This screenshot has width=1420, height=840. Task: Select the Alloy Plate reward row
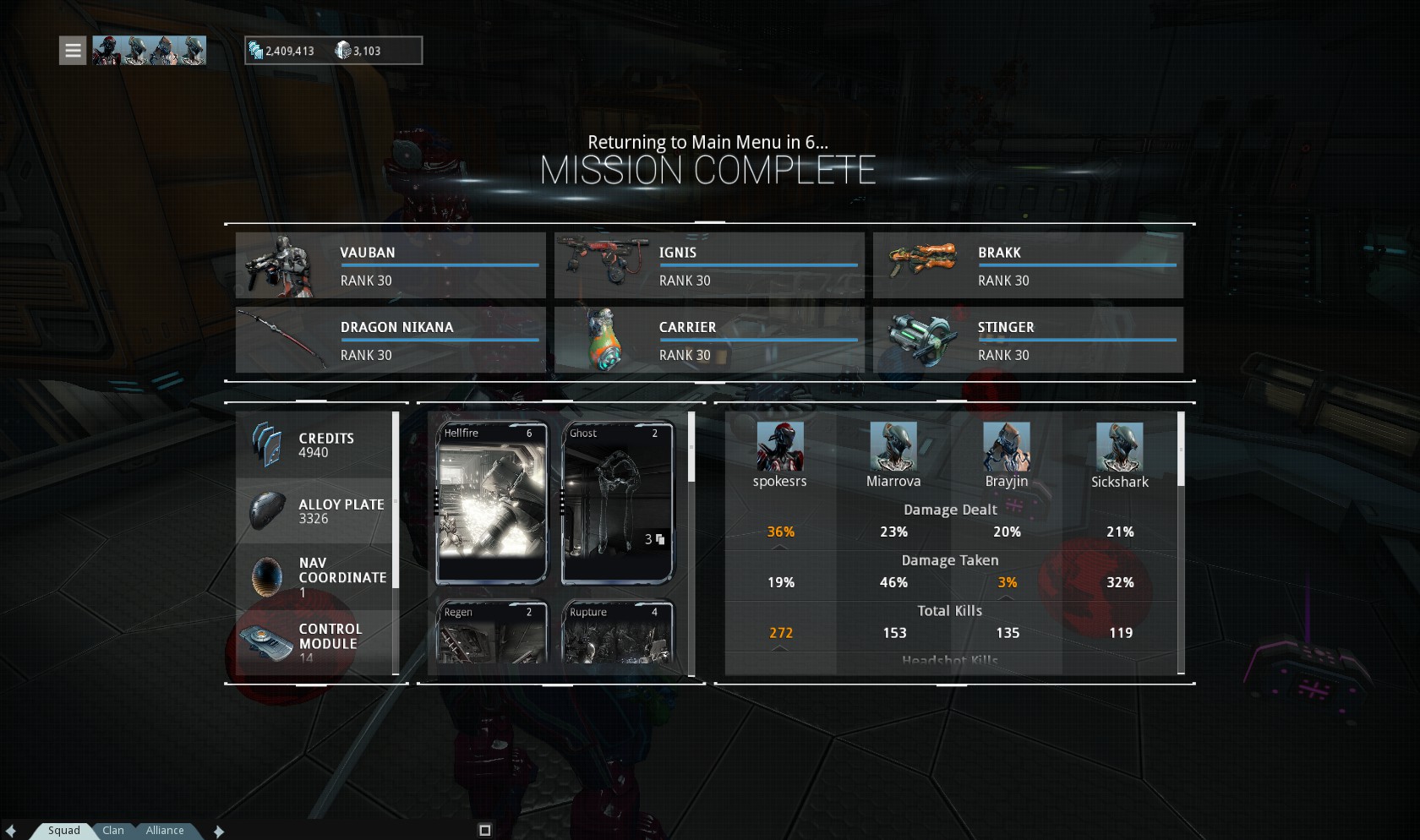(314, 511)
